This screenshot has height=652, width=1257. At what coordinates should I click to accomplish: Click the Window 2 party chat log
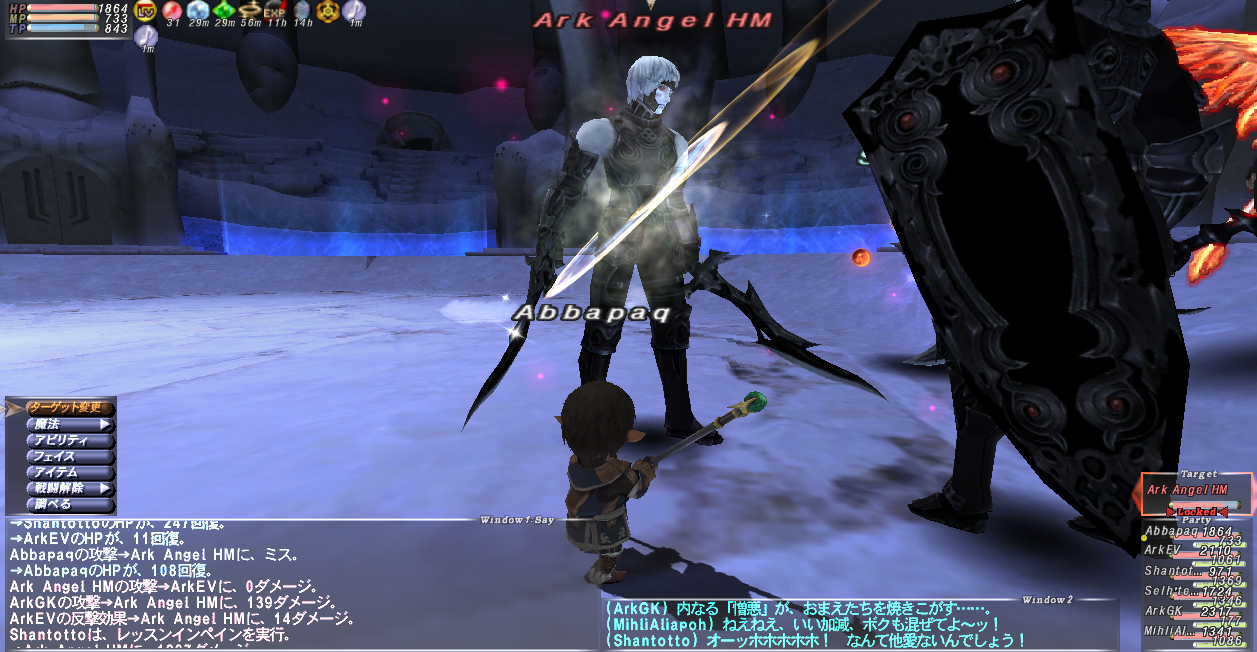point(860,624)
